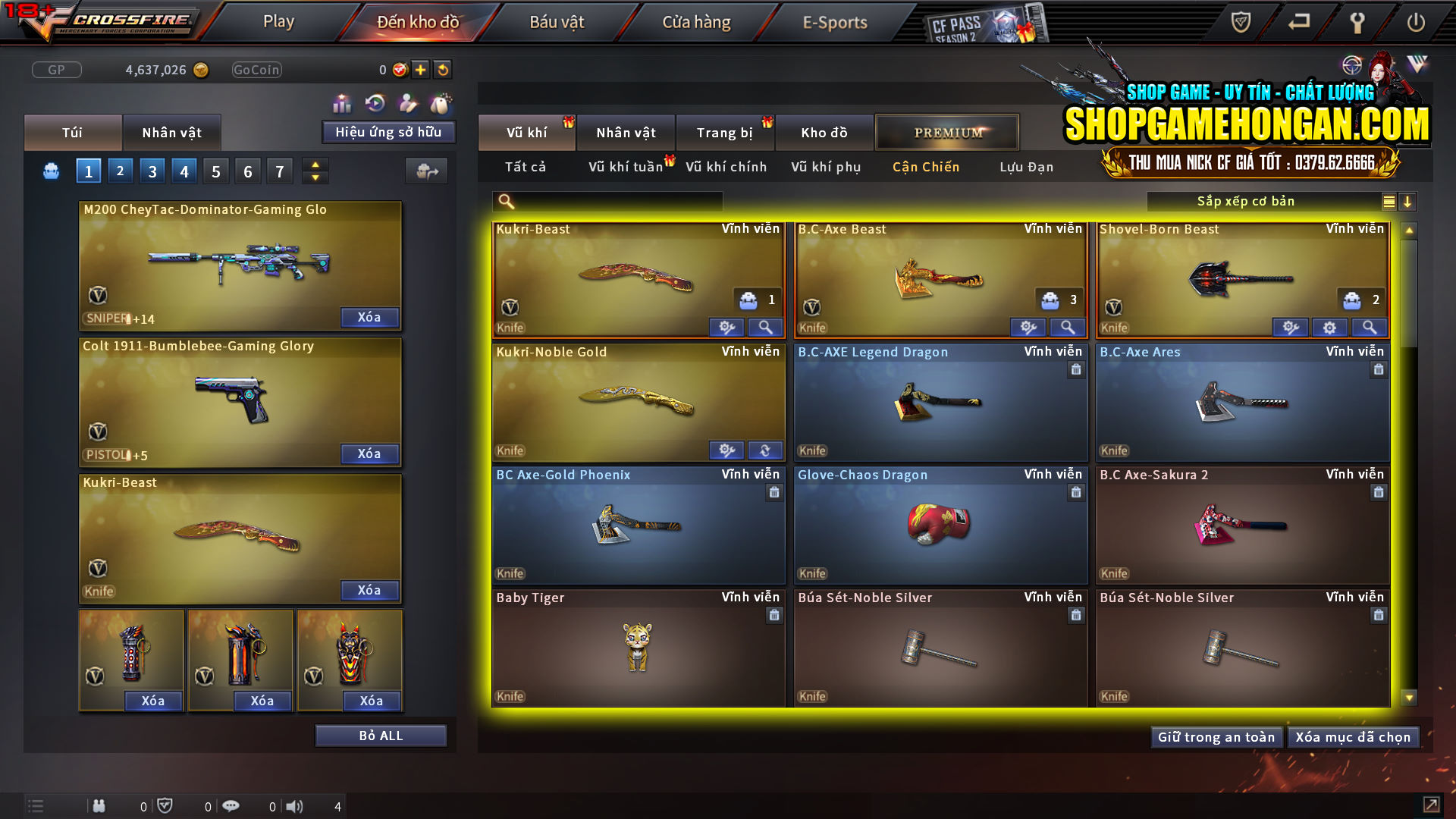The width and height of the screenshot is (1456, 819).
Task: Click the Bỏ ALL button
Action: tap(380, 735)
